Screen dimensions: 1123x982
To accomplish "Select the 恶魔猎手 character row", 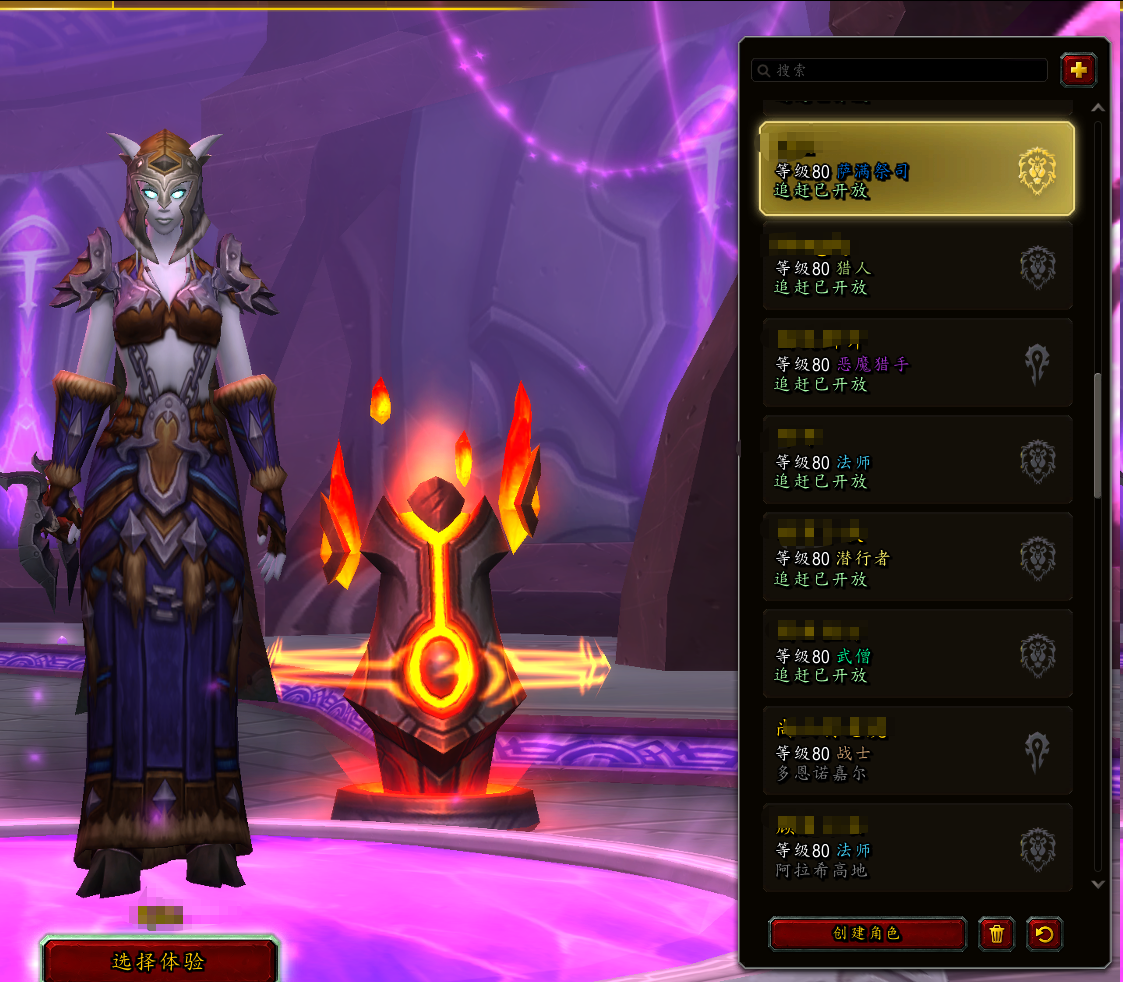I will click(916, 363).
